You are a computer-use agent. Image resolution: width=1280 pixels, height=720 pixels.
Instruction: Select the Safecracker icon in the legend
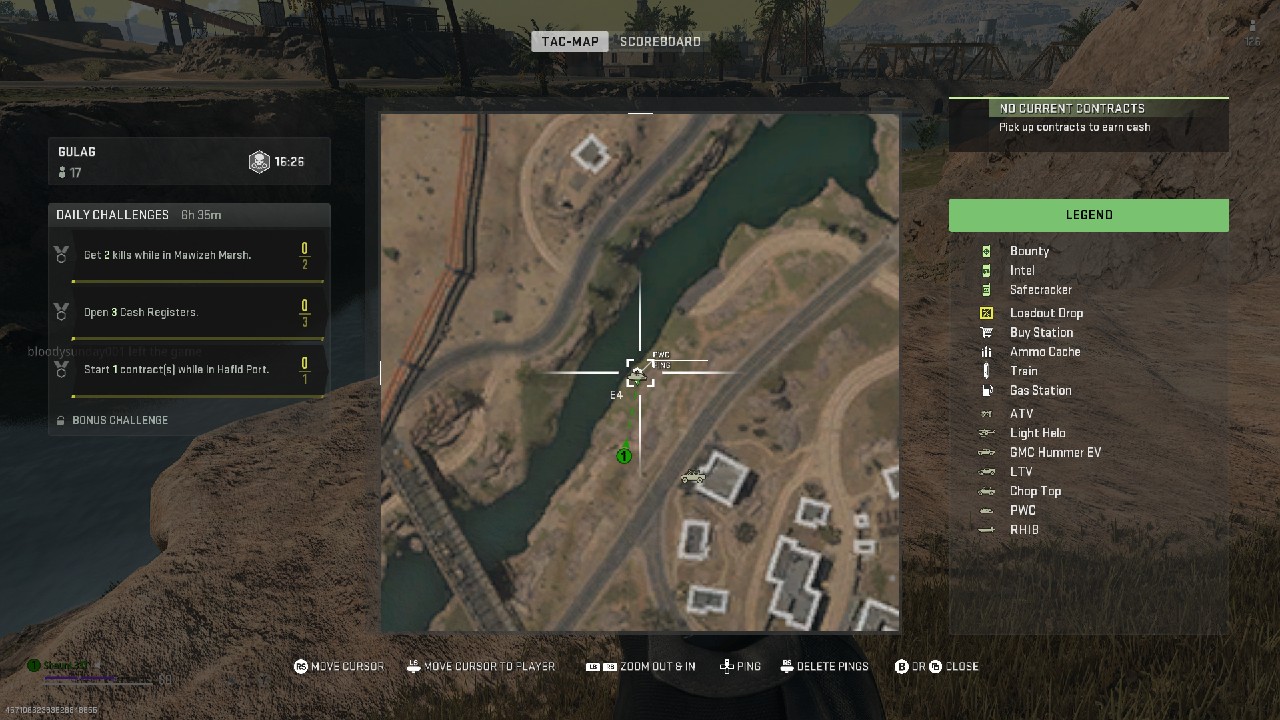tap(988, 289)
